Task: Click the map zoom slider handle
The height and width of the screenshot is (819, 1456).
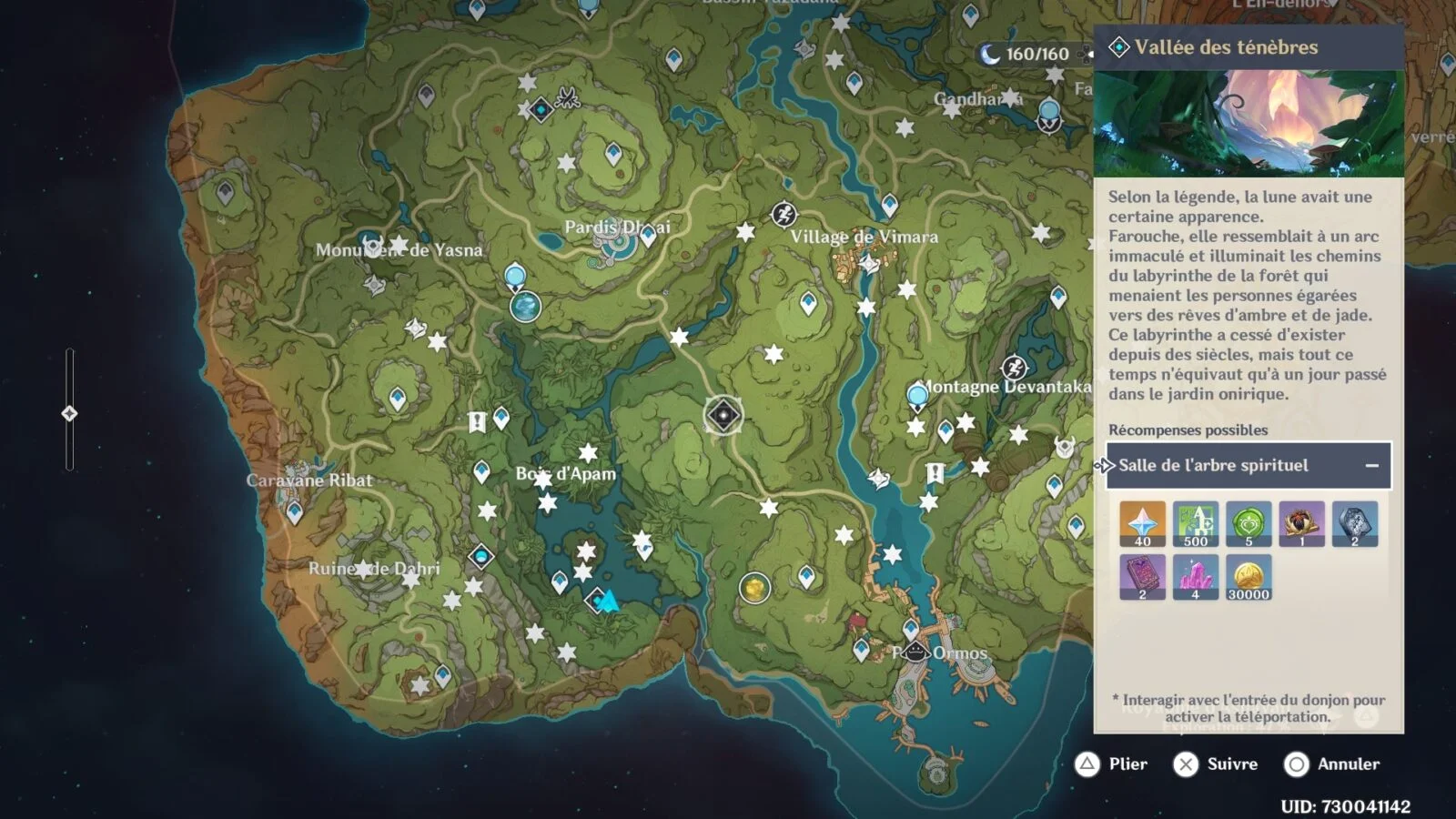Action: coord(69,414)
